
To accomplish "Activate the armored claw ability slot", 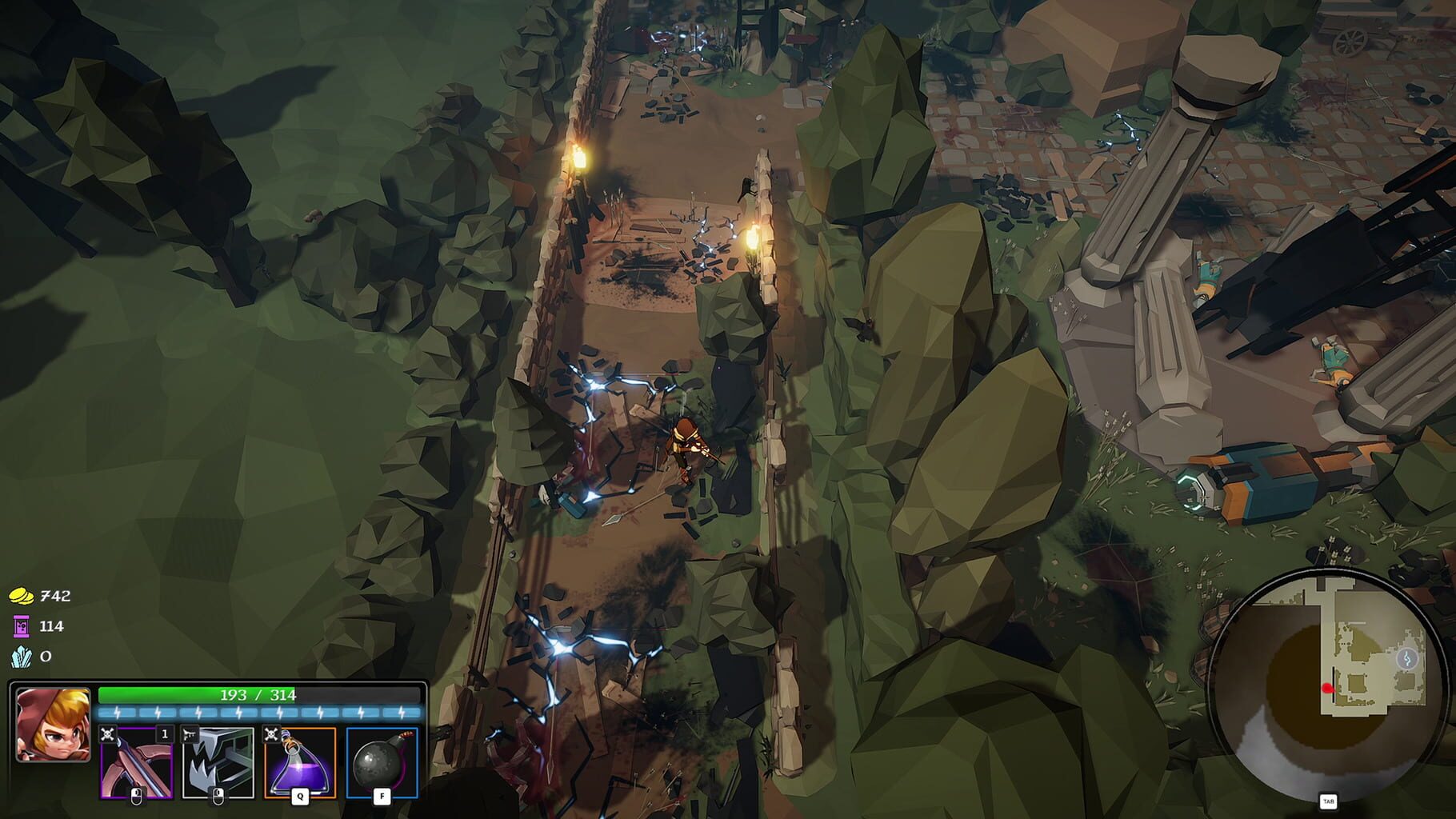I will (218, 762).
